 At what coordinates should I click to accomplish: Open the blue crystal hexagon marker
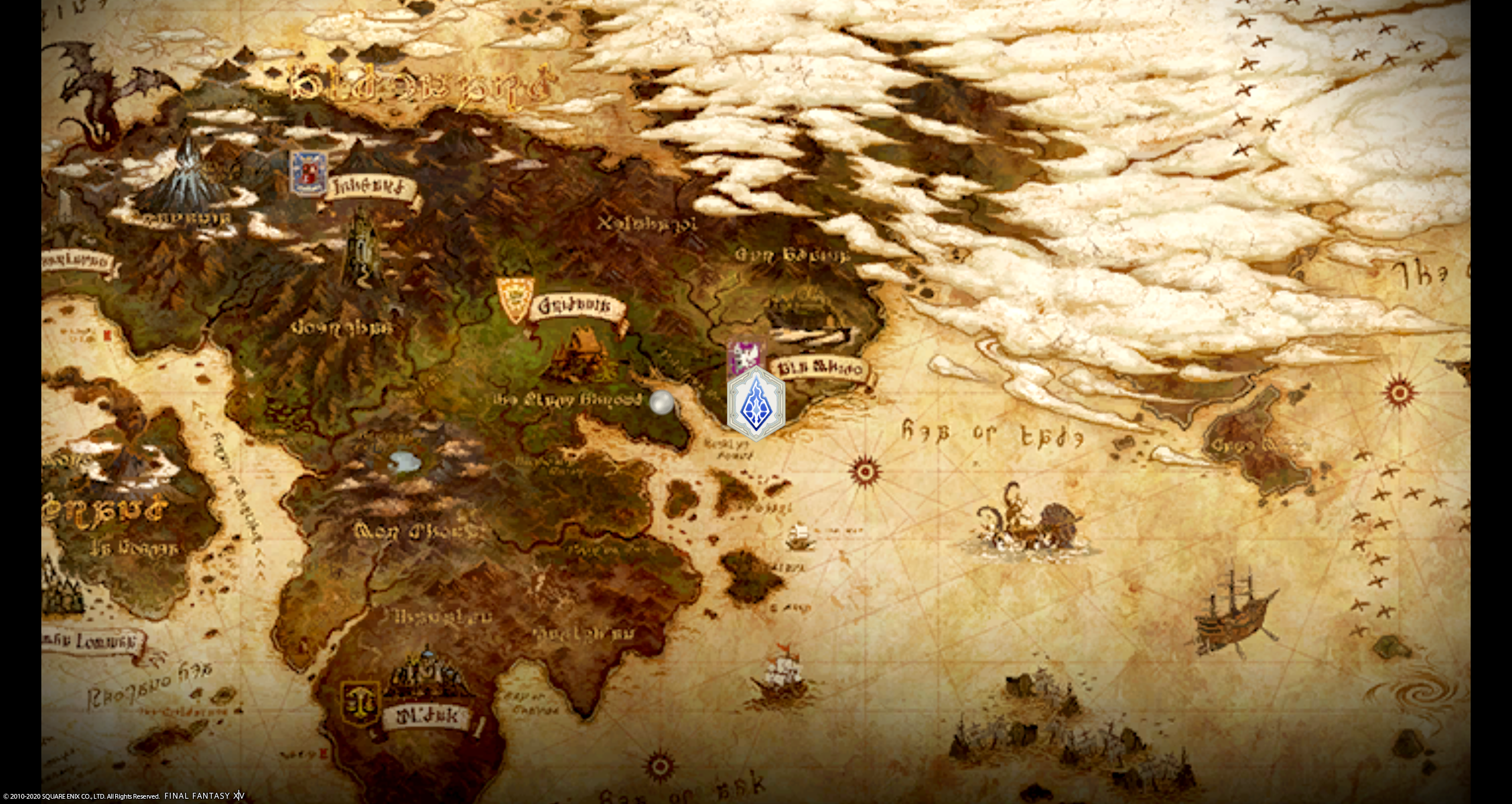(x=755, y=403)
